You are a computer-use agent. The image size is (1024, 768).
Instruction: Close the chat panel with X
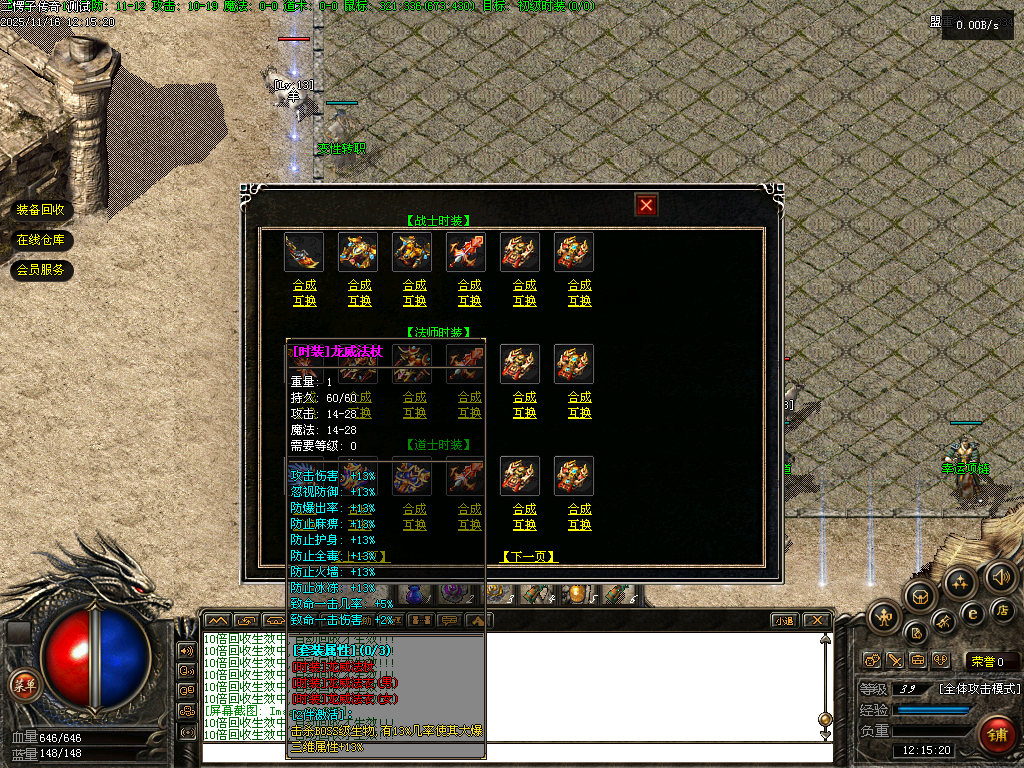(817, 621)
